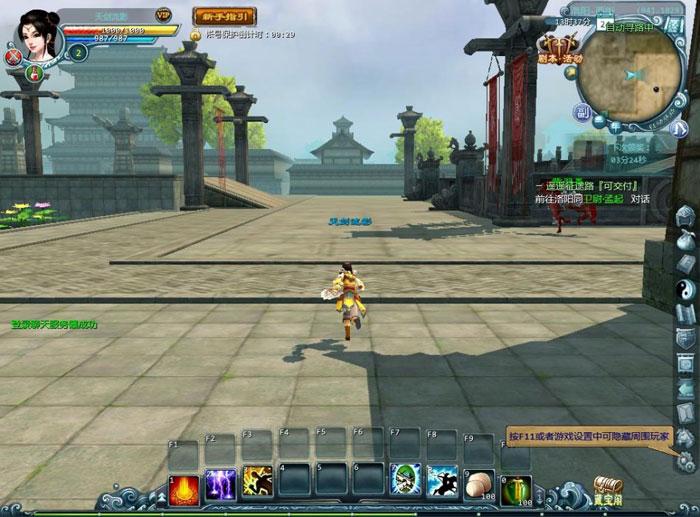The height and width of the screenshot is (517, 700).
Task: Use the purple lightning skill
Action: 220,482
